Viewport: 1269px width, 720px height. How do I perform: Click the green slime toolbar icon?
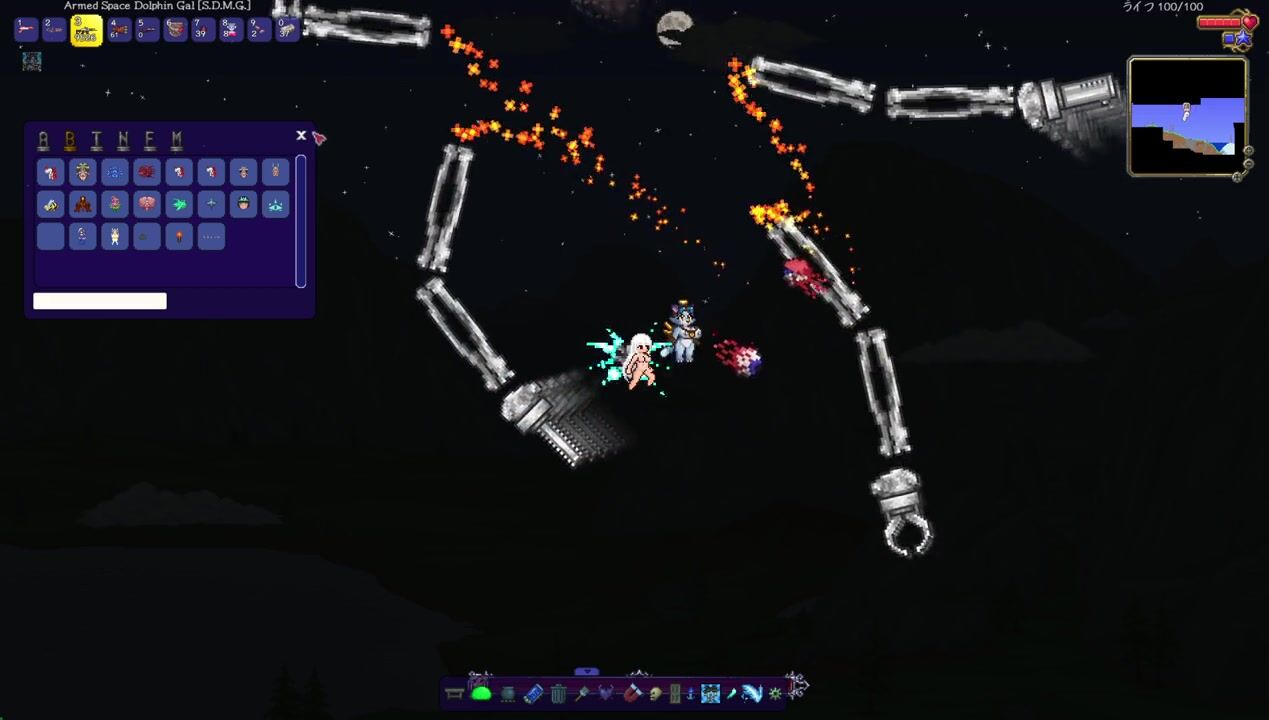(x=481, y=693)
